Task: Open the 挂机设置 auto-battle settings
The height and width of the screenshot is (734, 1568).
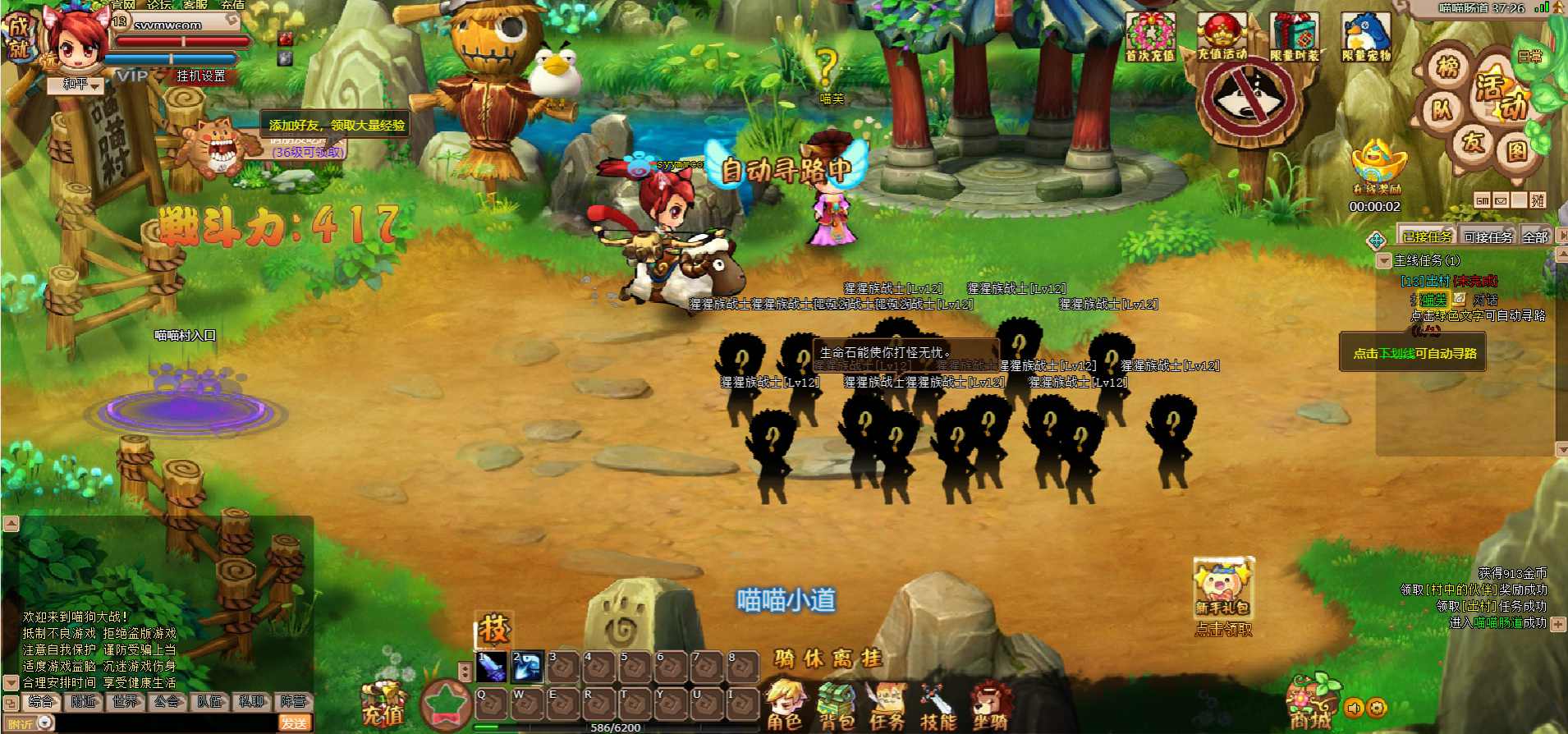Action: point(201,76)
